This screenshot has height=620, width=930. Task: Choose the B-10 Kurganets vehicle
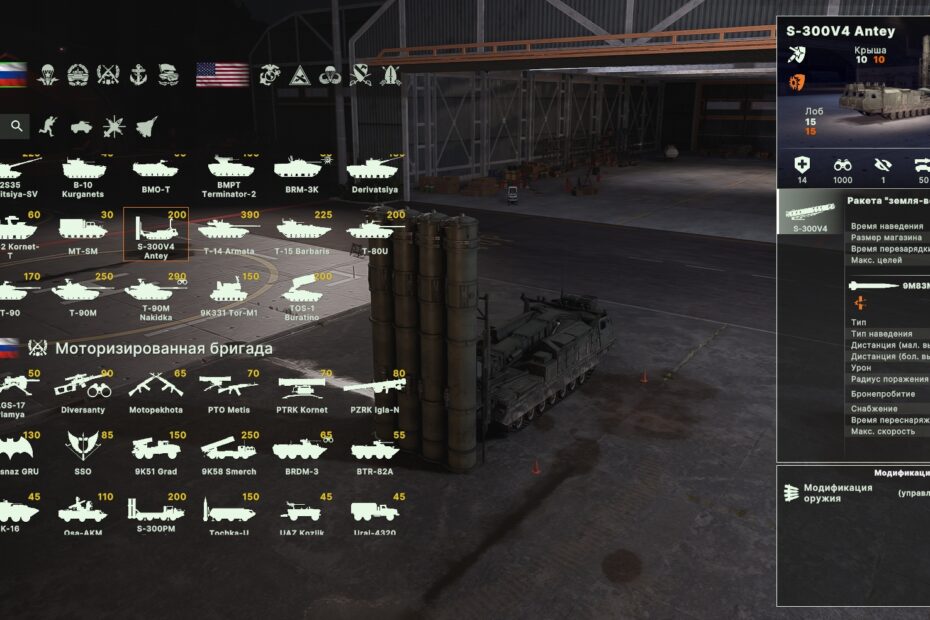coord(84,175)
